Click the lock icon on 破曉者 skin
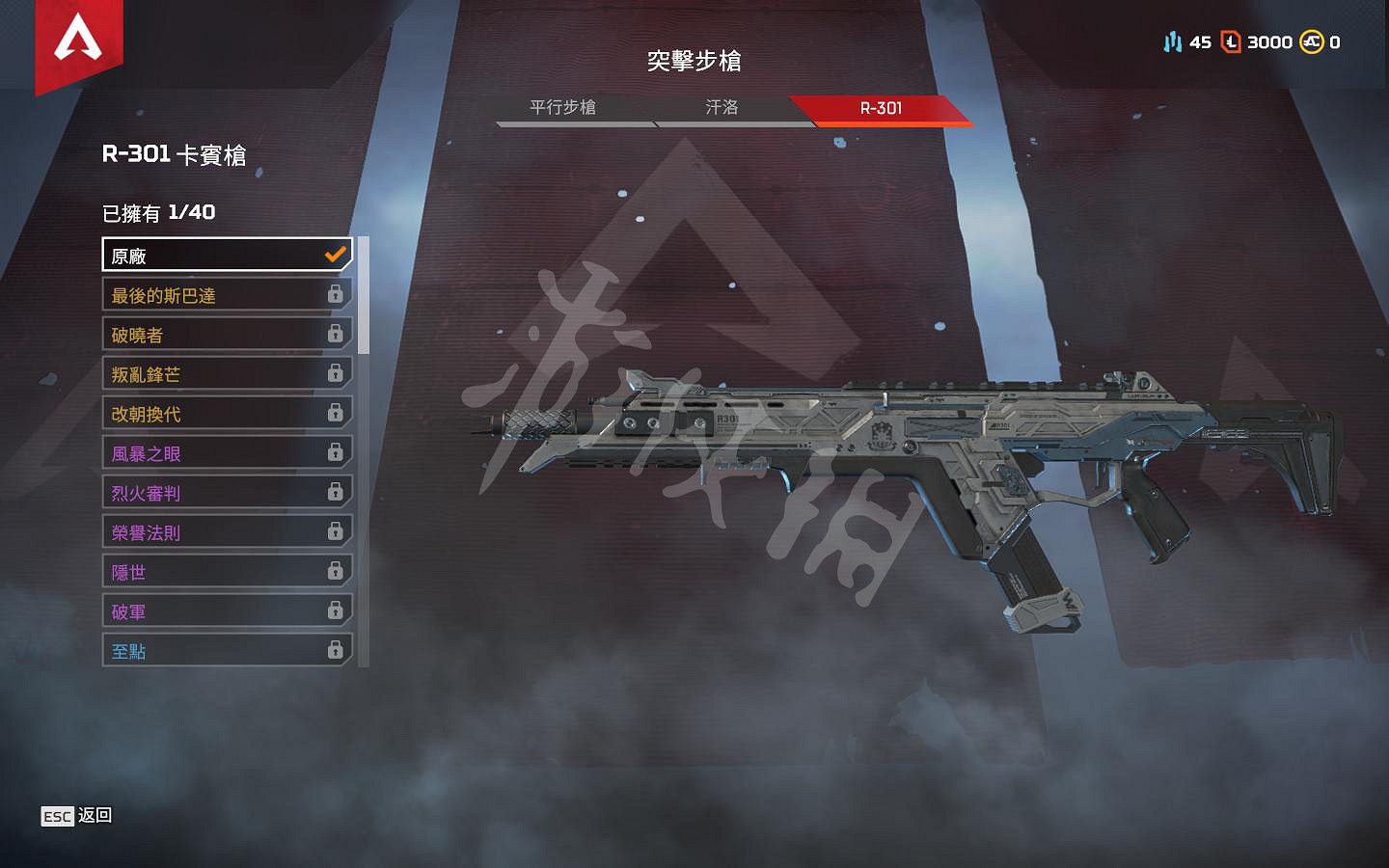The width and height of the screenshot is (1389, 868). click(x=336, y=334)
